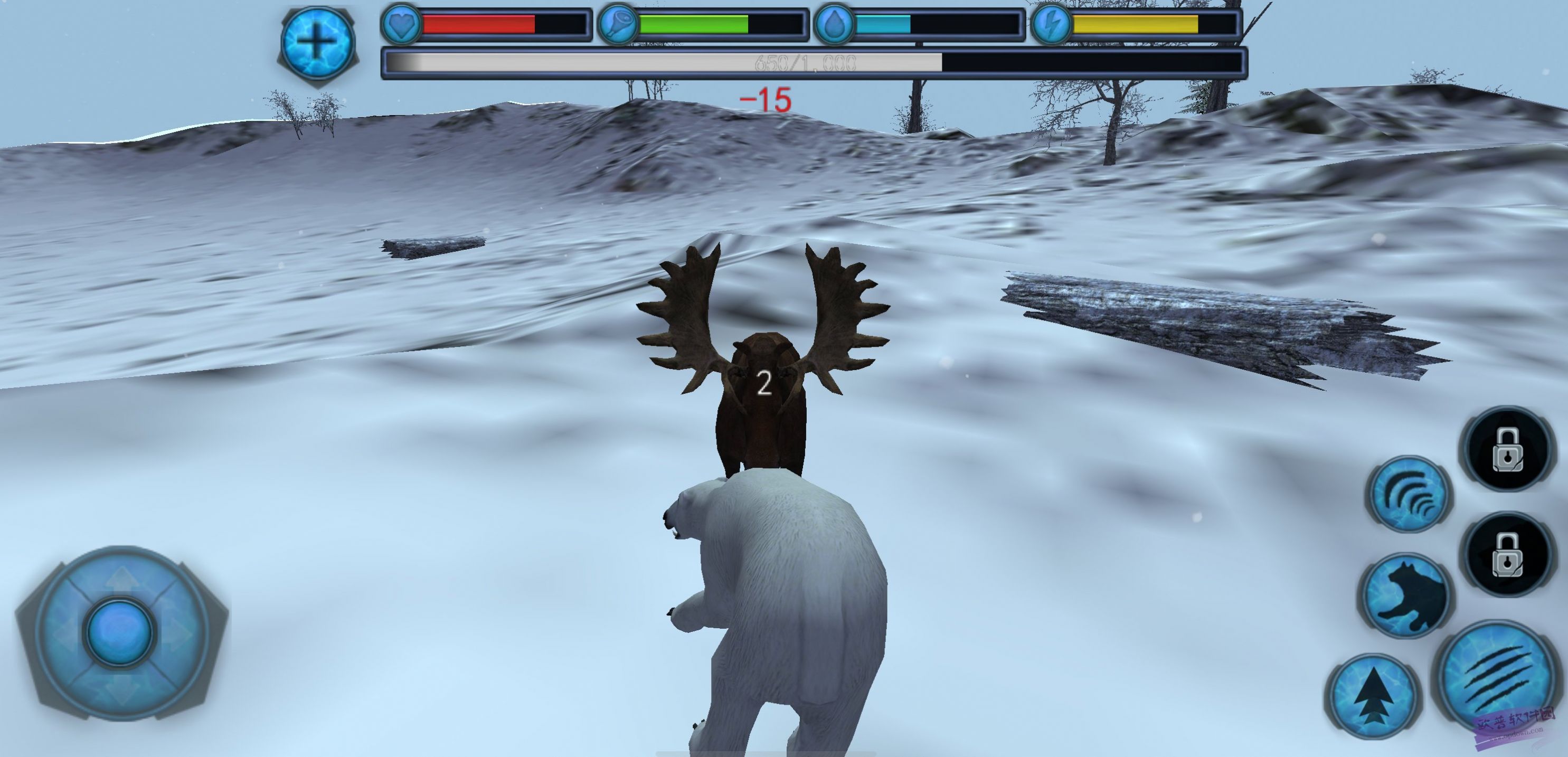Open the blue plus menu button
The height and width of the screenshot is (757, 1568).
(x=317, y=42)
